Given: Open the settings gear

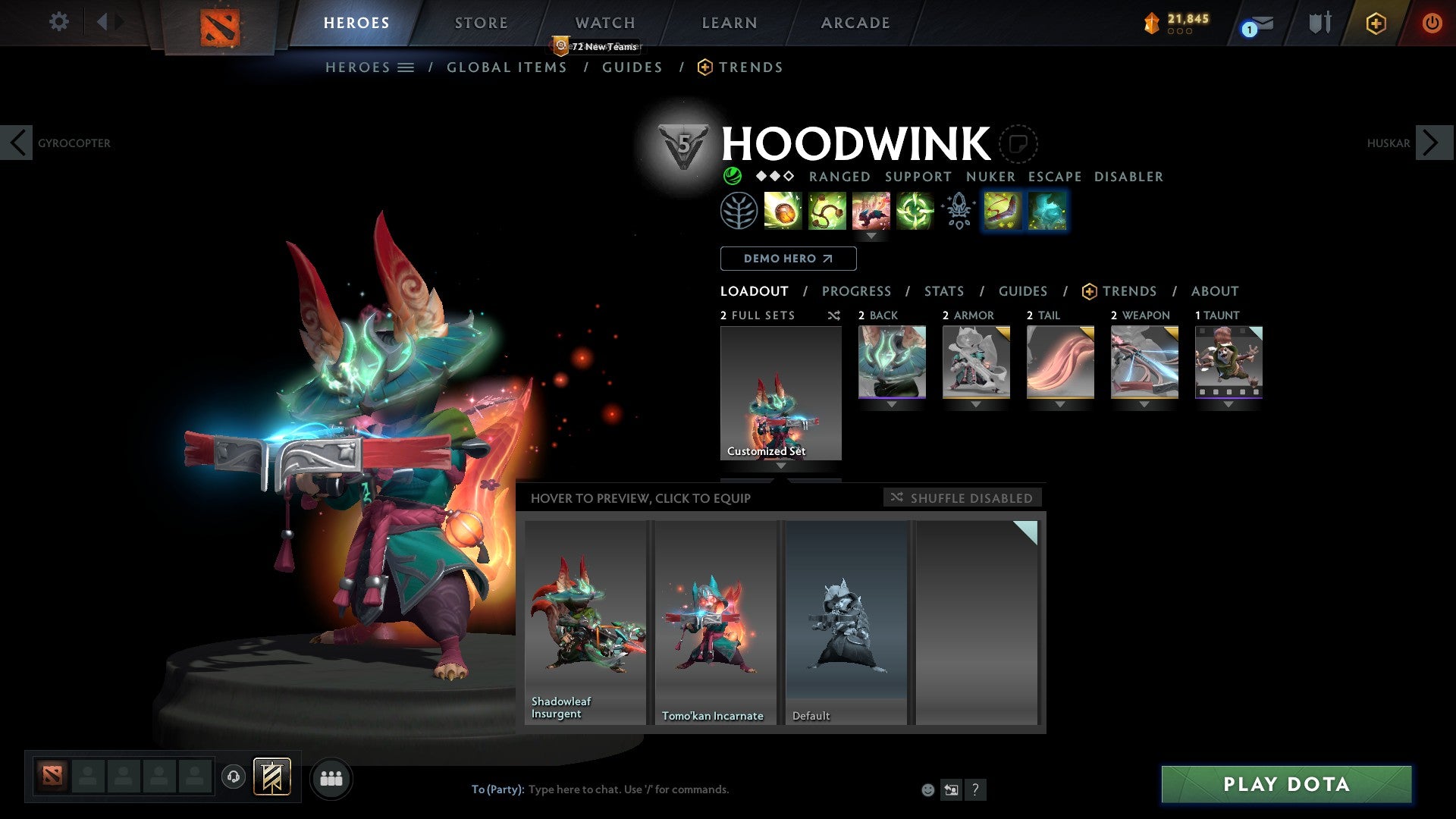Looking at the screenshot, I should pos(58,21).
